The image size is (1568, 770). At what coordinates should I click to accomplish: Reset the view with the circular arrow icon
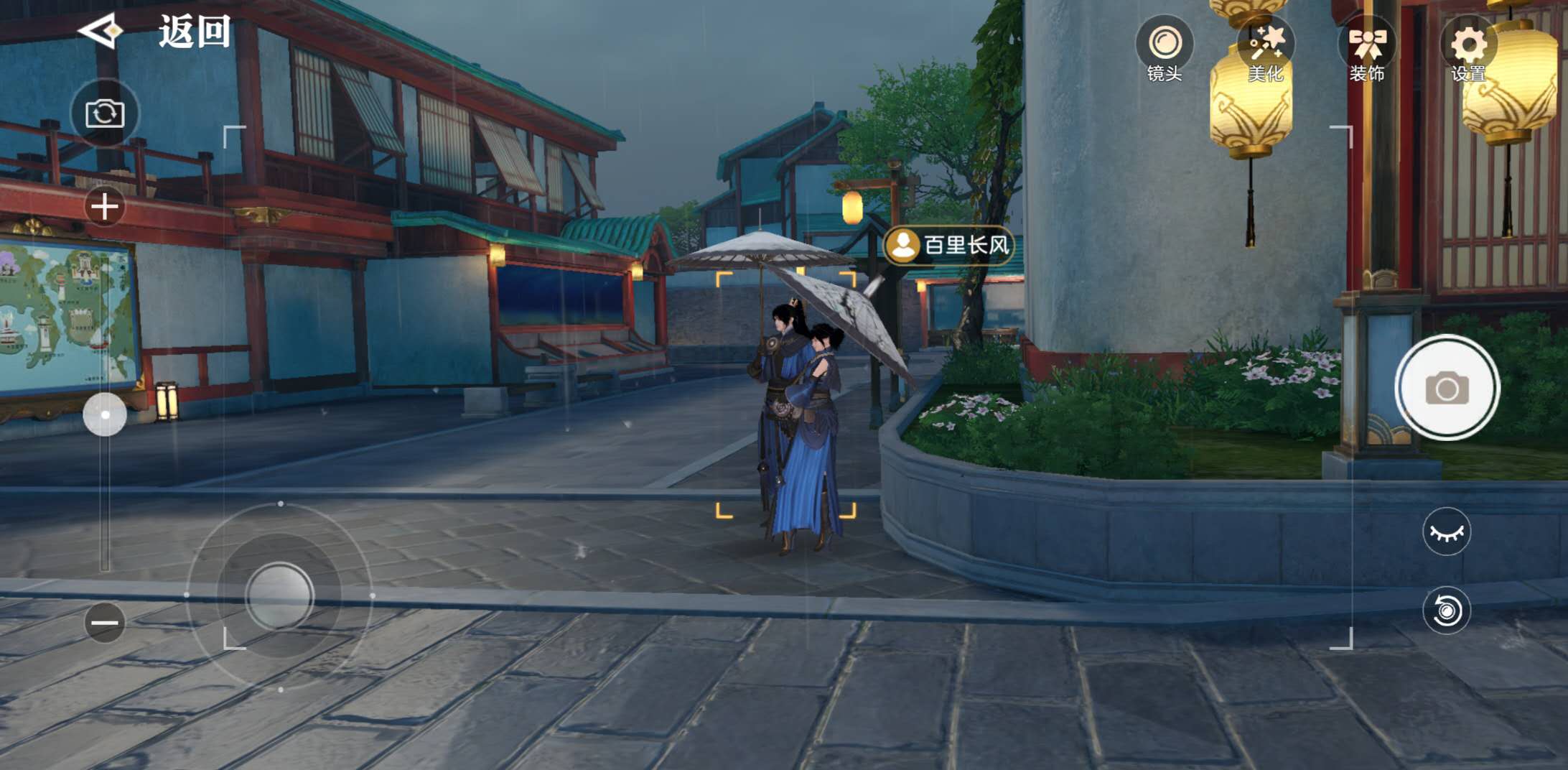point(1447,611)
